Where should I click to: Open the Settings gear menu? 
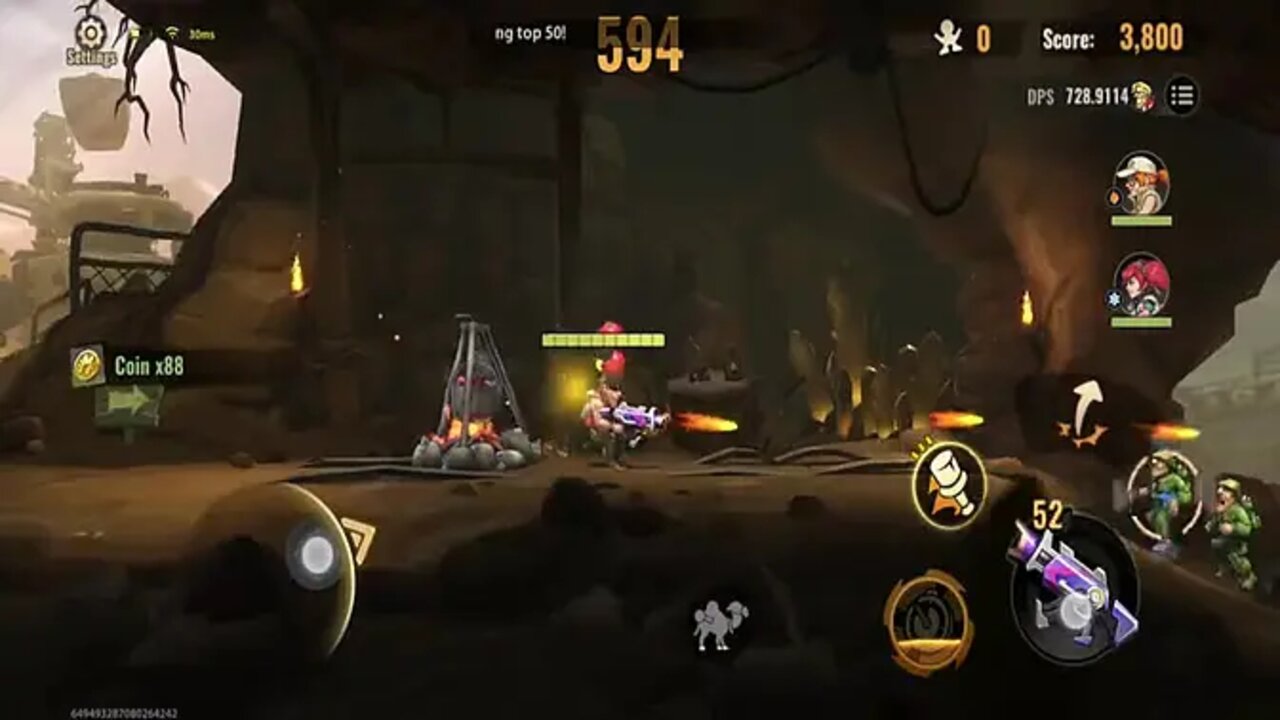[90, 38]
